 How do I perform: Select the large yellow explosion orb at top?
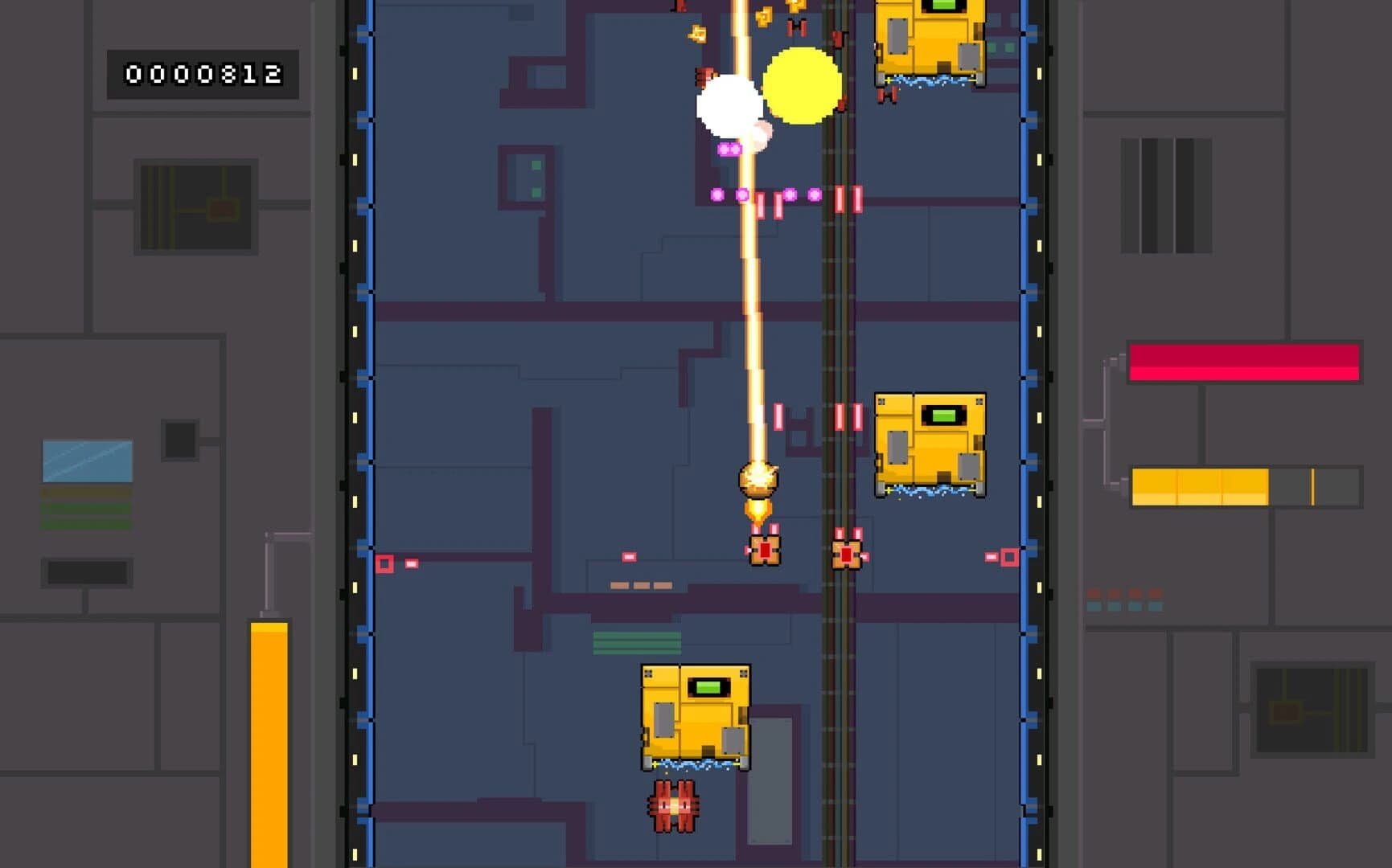(x=802, y=86)
